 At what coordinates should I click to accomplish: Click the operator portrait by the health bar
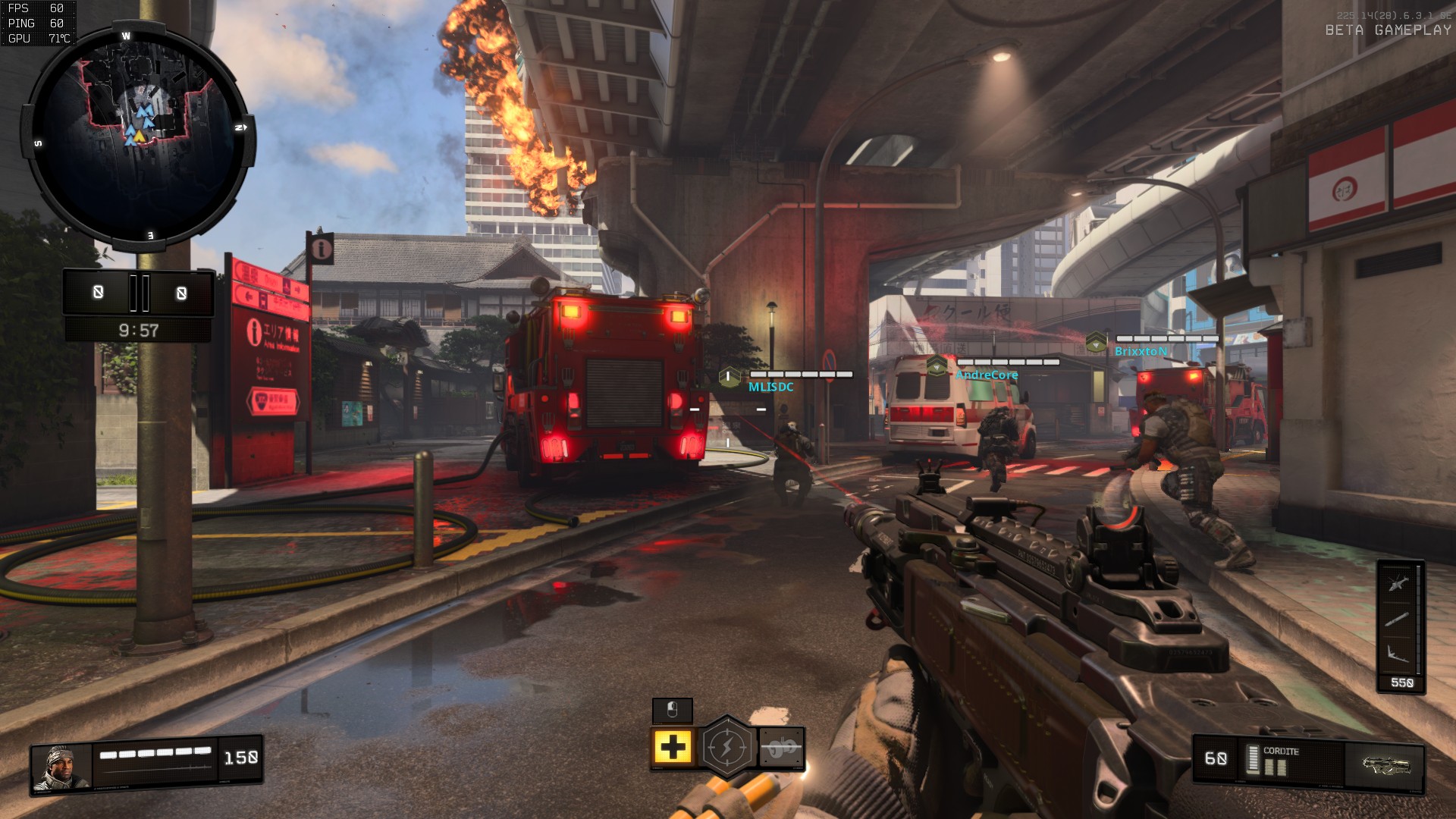[x=61, y=767]
